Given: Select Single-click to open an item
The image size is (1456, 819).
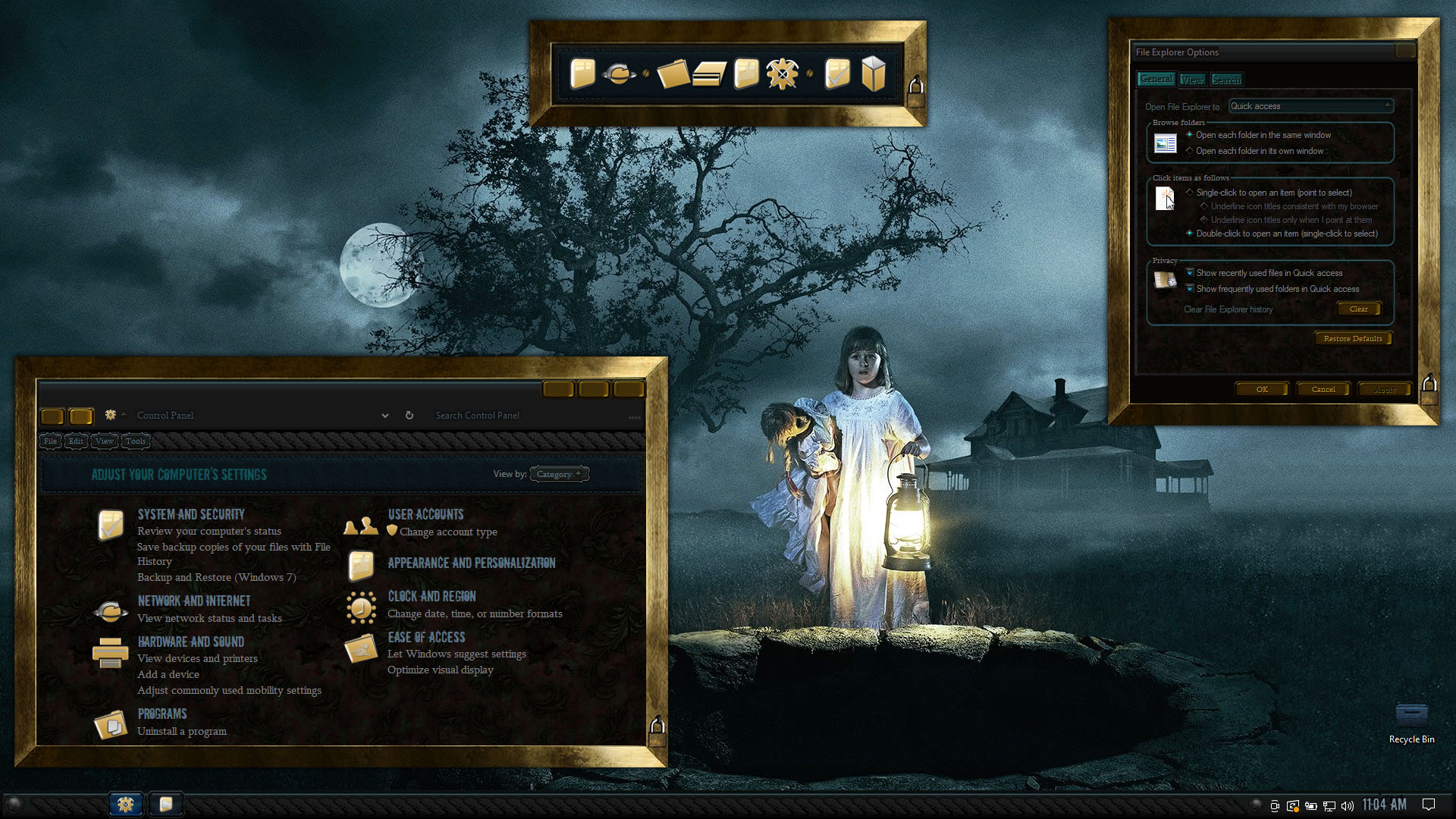Looking at the screenshot, I should click(x=1190, y=193).
